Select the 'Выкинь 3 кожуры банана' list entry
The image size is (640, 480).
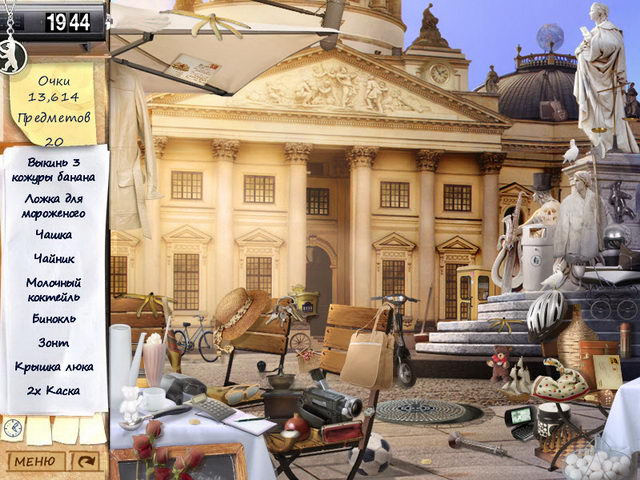click(x=56, y=170)
